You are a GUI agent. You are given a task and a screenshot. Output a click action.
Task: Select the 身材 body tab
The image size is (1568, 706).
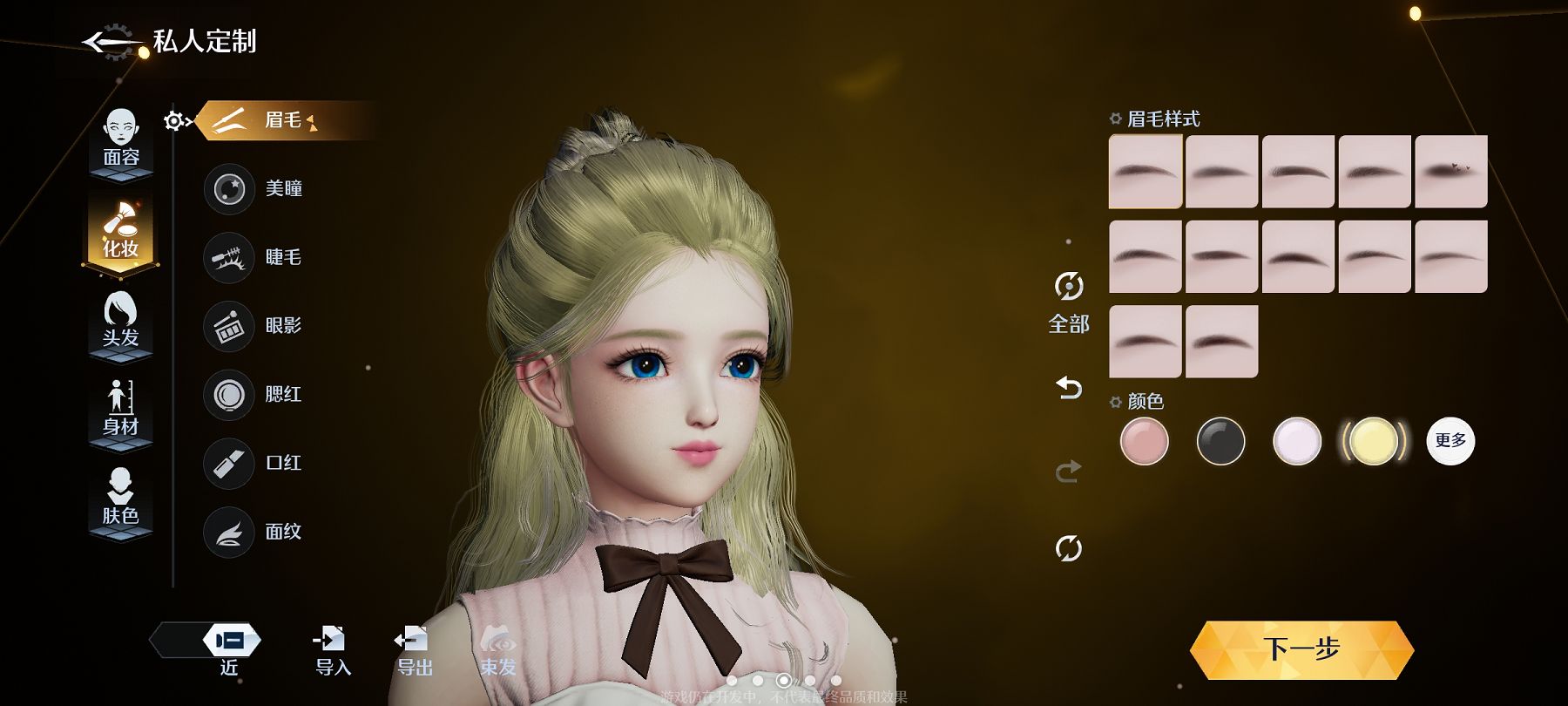(121, 408)
